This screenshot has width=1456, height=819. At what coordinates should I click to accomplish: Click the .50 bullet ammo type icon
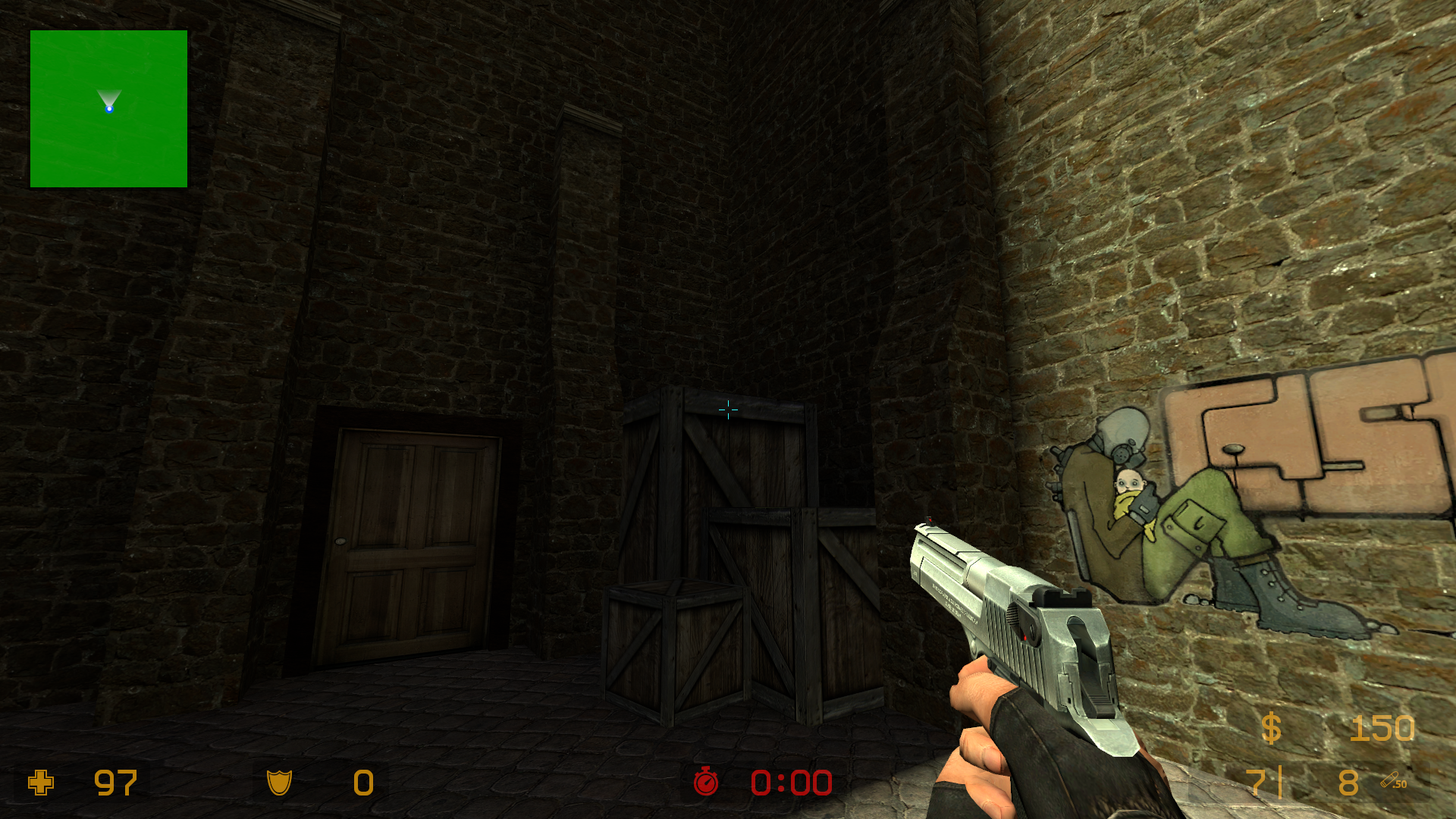(1393, 781)
